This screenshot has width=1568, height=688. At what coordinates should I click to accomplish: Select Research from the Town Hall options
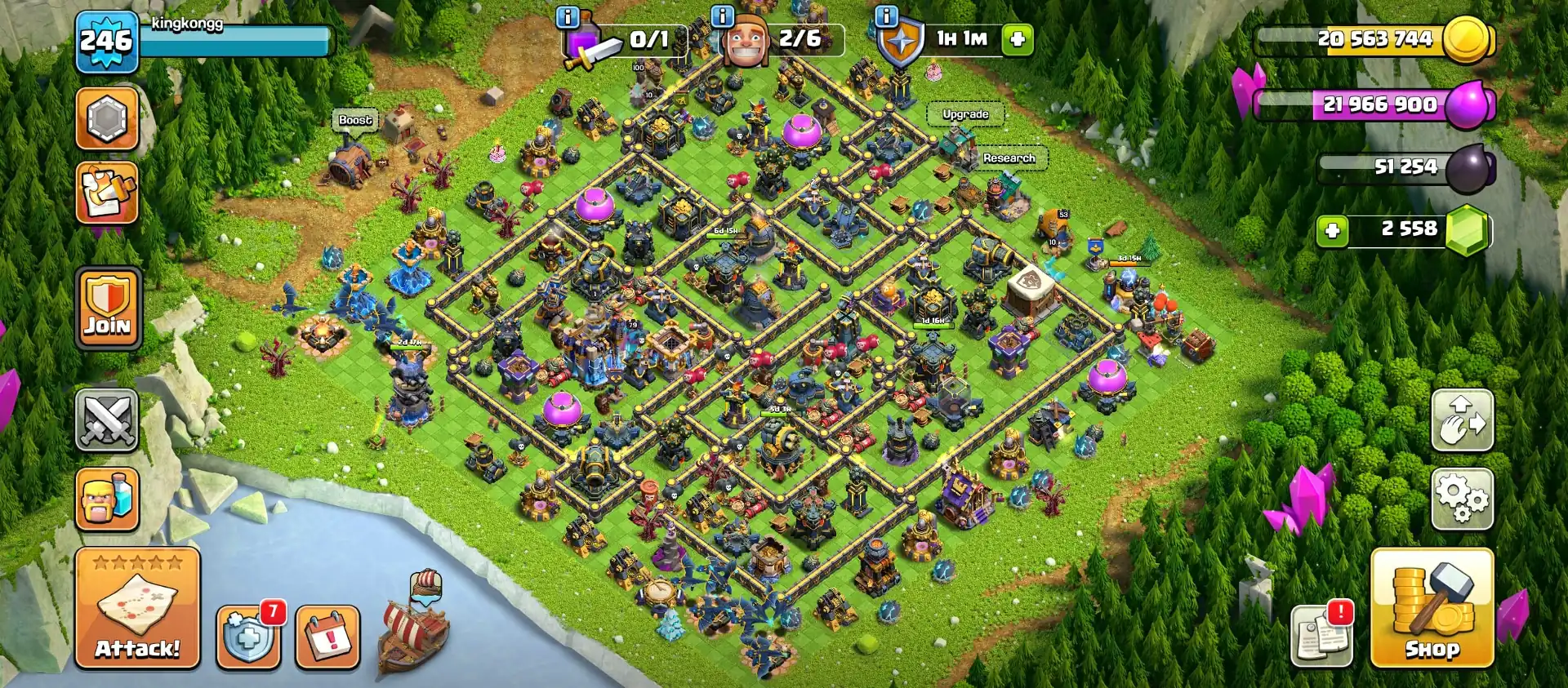point(1009,158)
